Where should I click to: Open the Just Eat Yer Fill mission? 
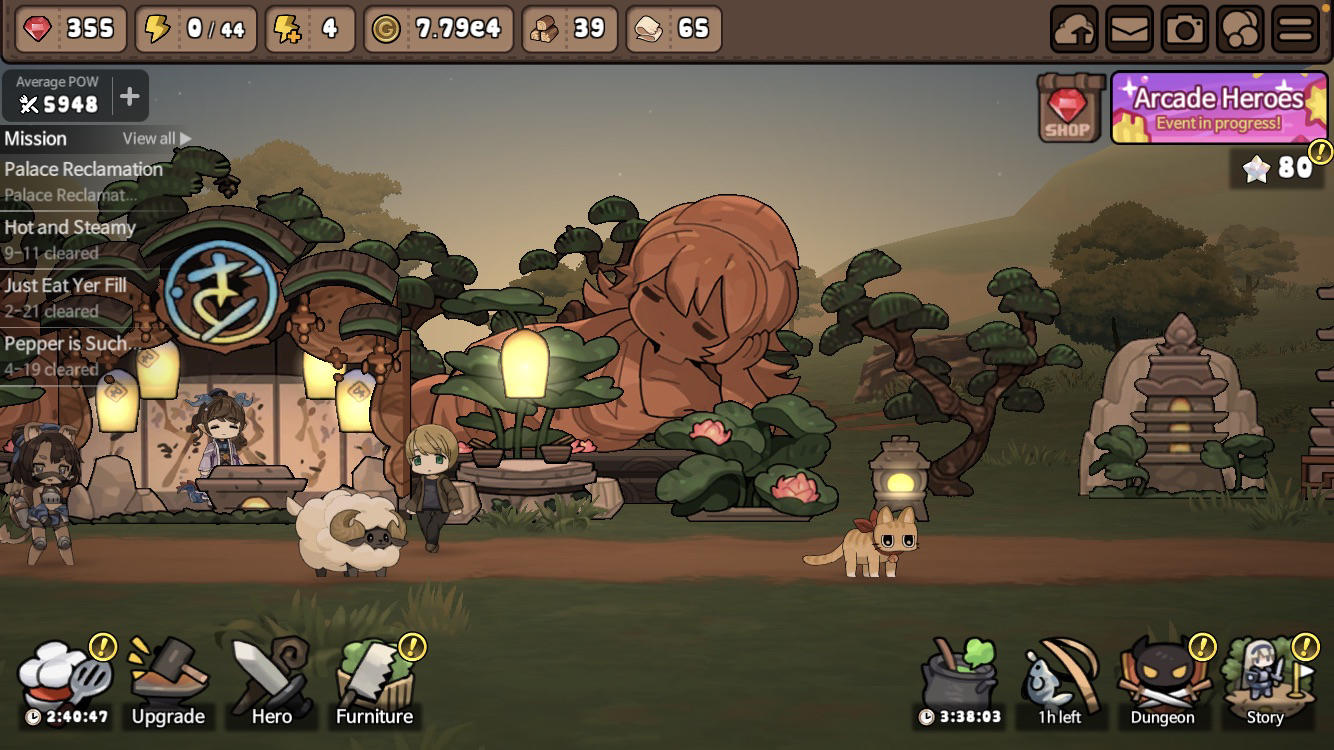point(66,296)
